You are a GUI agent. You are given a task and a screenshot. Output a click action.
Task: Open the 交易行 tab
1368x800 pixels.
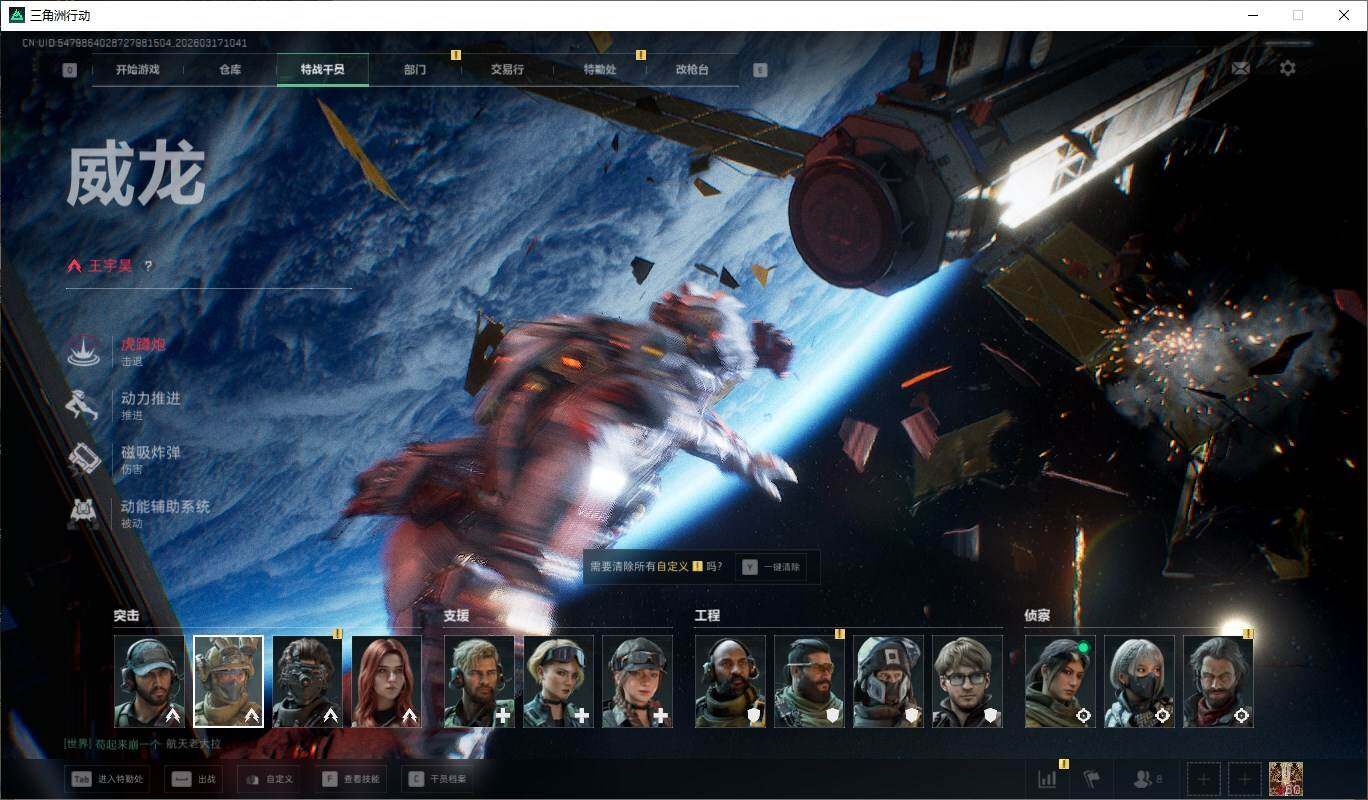pos(507,70)
